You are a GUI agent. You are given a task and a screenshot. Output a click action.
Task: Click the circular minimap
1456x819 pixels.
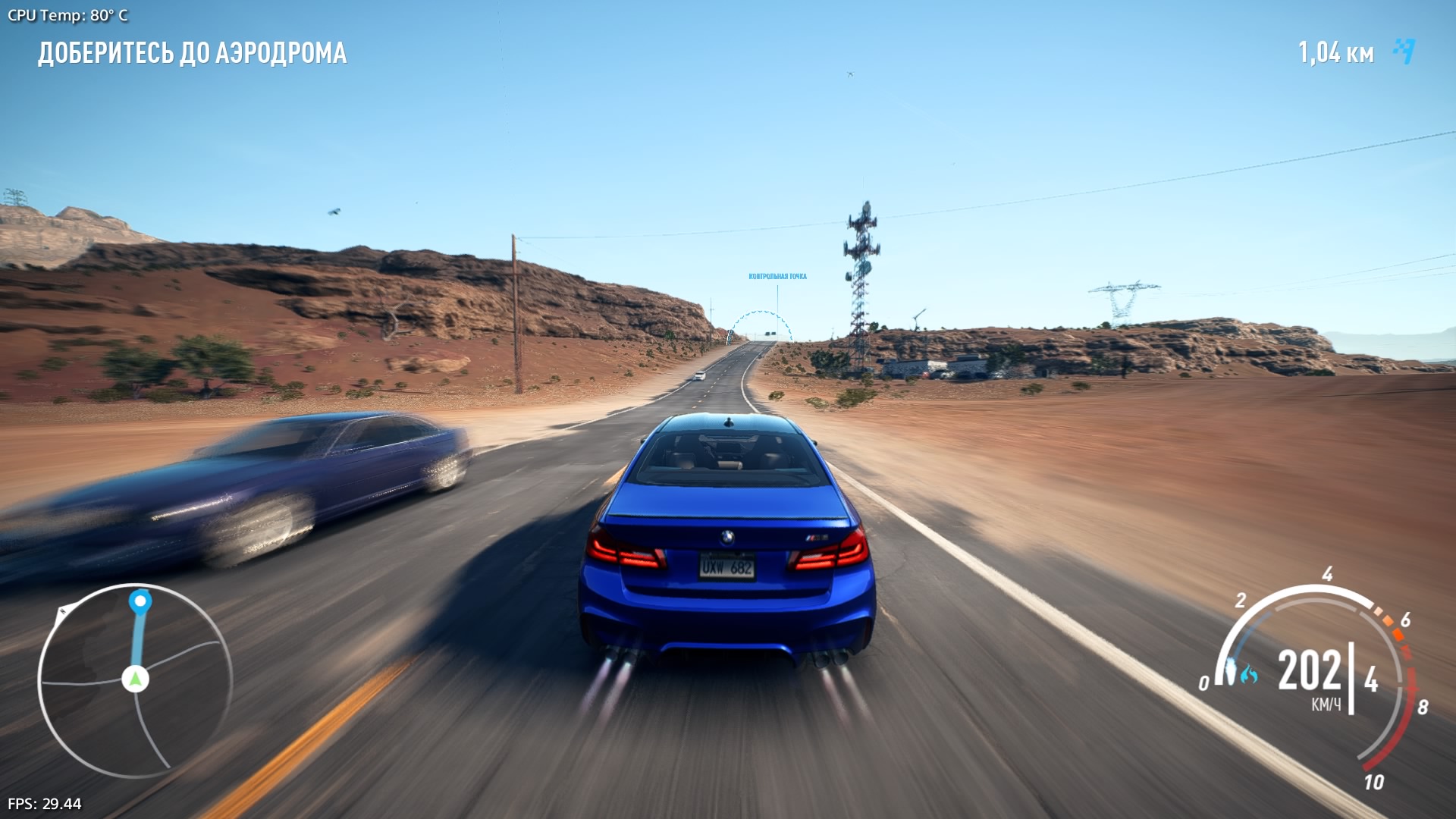tap(135, 680)
